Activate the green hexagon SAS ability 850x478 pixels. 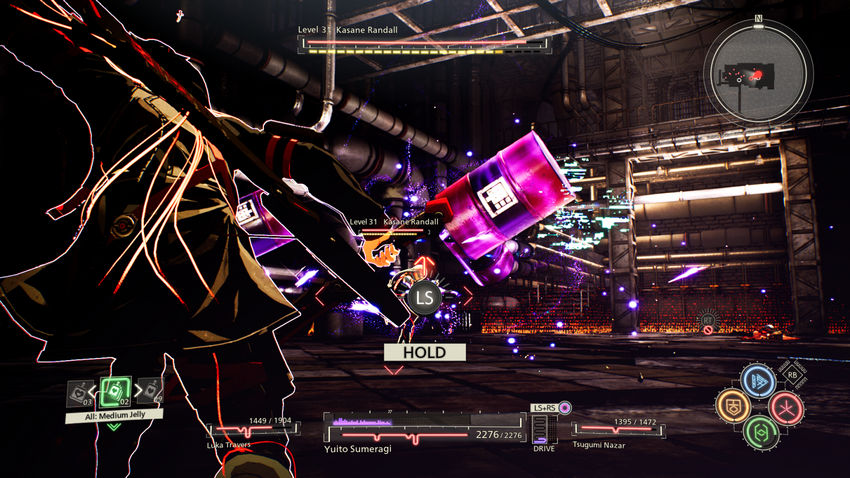pos(760,432)
